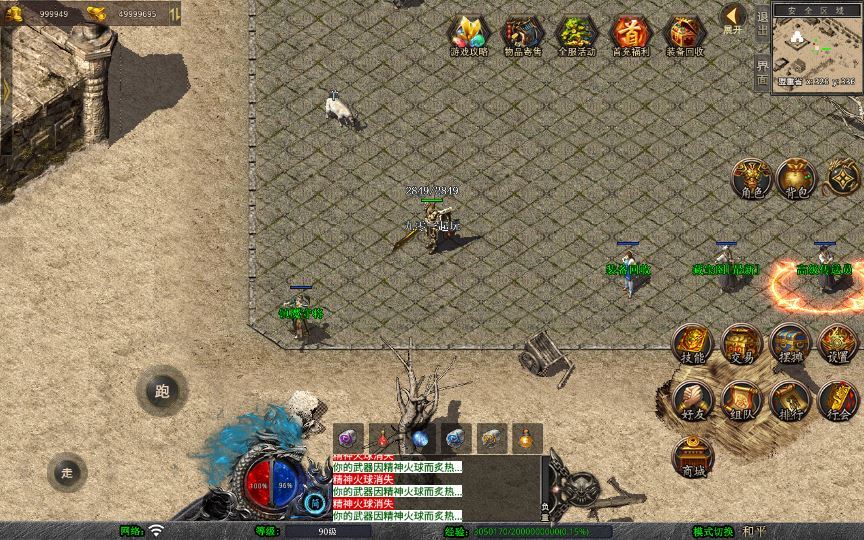Tap the 跑 run button
The image size is (864, 540).
(x=162, y=392)
